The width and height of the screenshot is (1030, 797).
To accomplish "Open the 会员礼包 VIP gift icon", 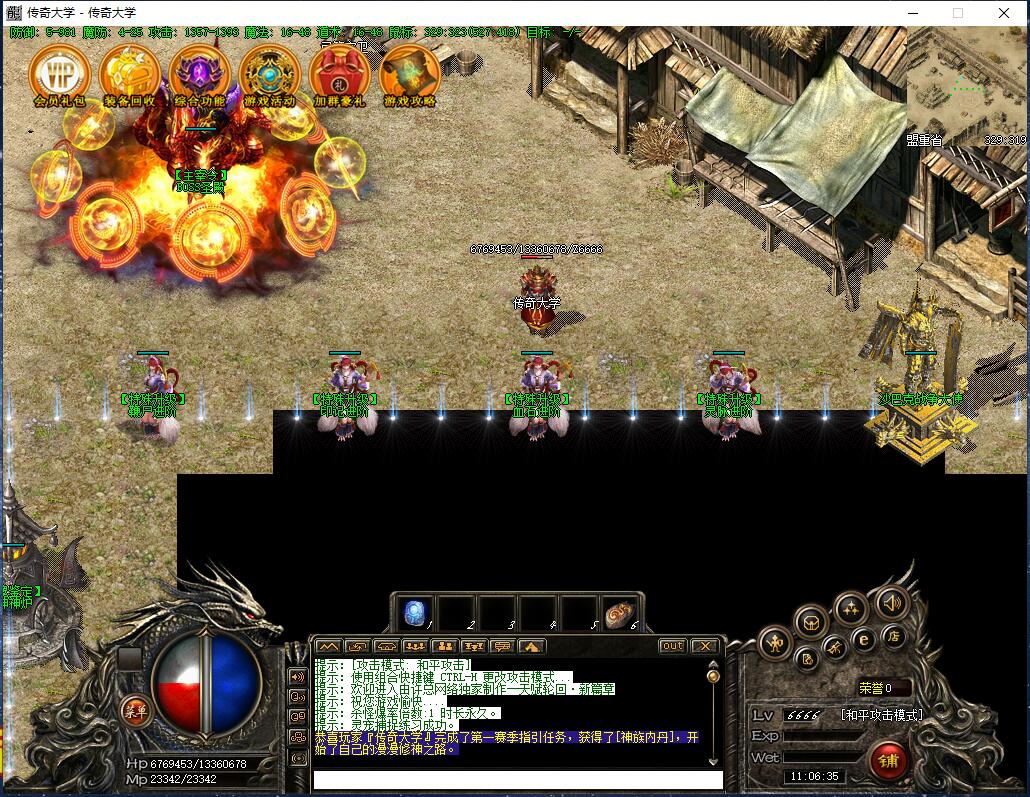I will click(x=59, y=72).
